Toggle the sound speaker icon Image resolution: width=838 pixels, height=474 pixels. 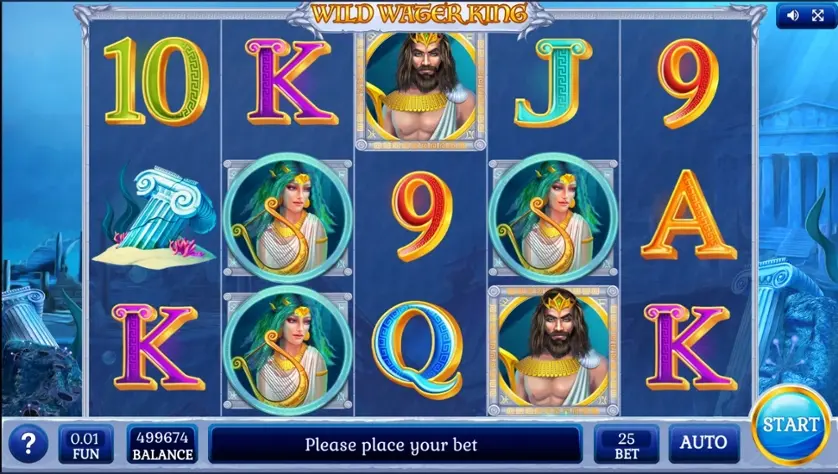[793, 15]
